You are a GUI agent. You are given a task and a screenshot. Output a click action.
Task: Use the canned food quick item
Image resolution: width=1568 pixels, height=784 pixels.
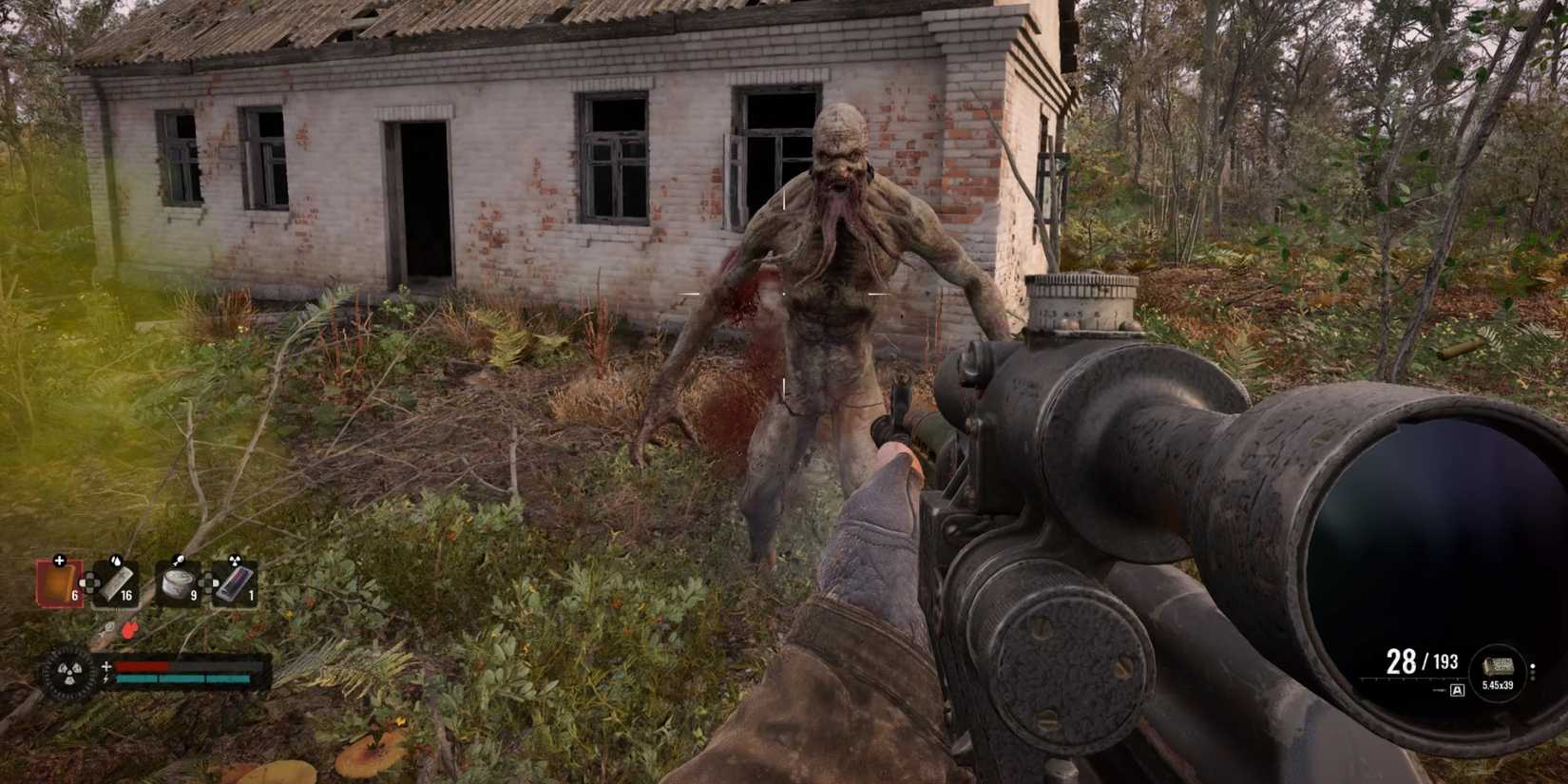(176, 583)
